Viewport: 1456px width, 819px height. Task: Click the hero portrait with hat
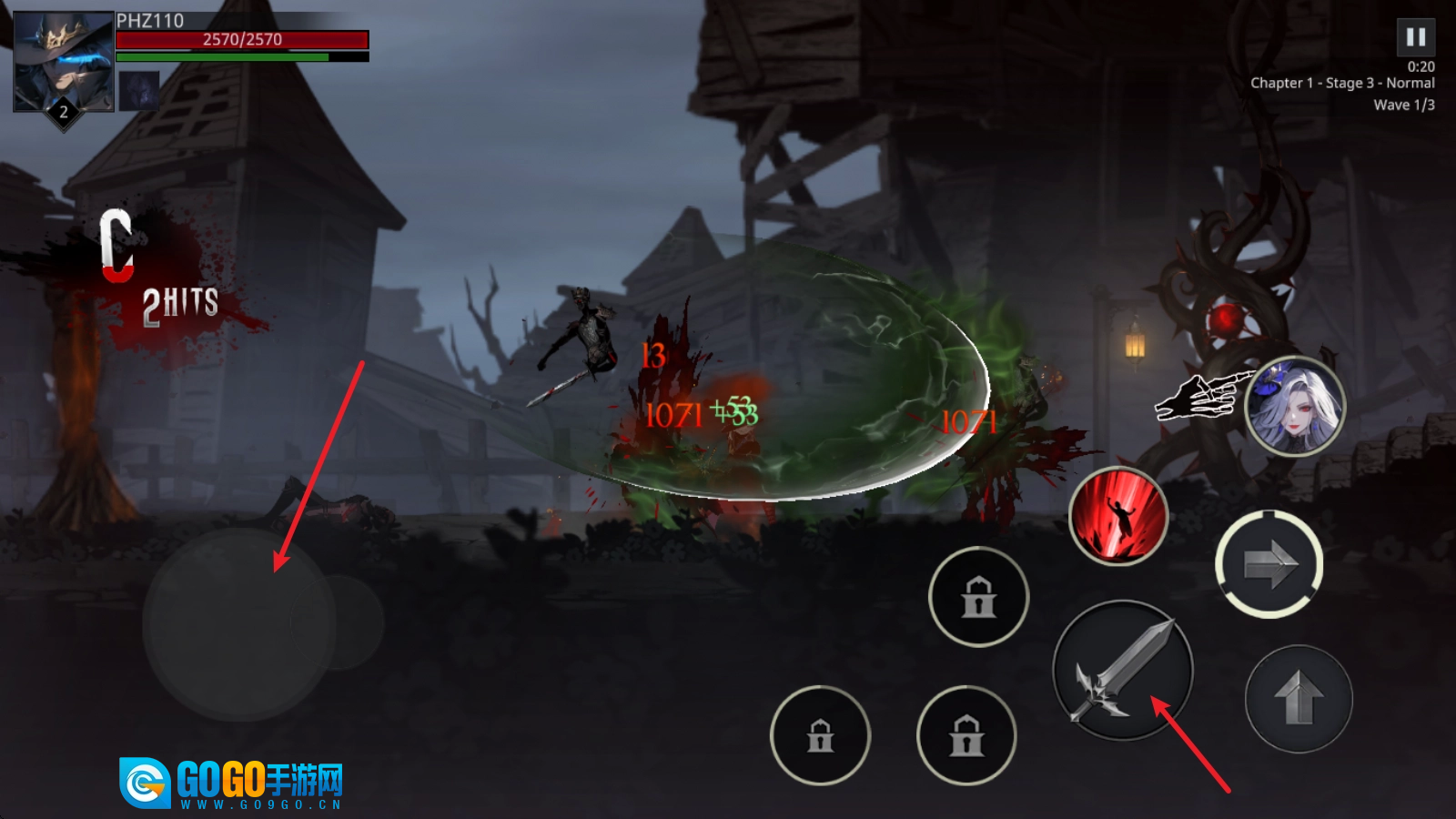click(63, 62)
